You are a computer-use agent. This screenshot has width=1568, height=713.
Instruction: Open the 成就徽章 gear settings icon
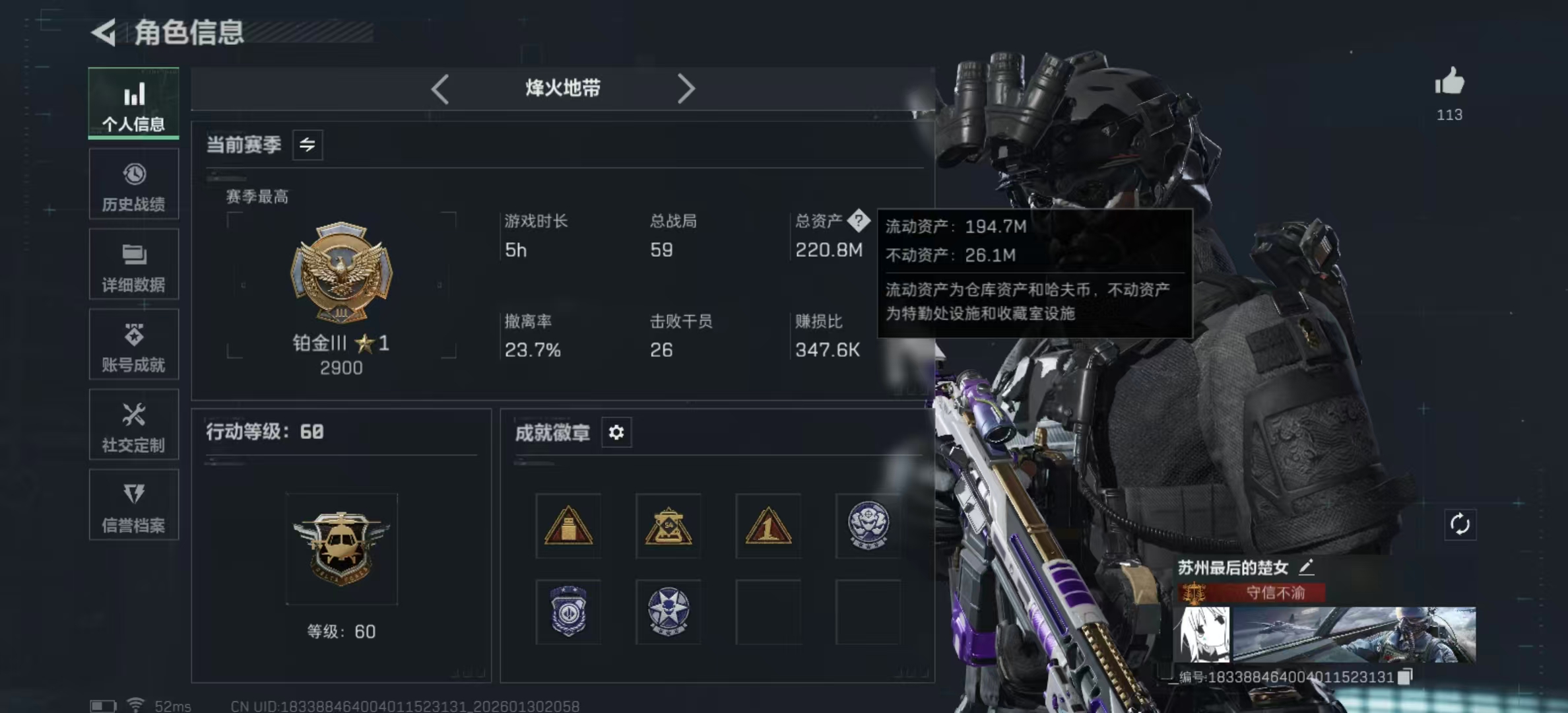616,432
